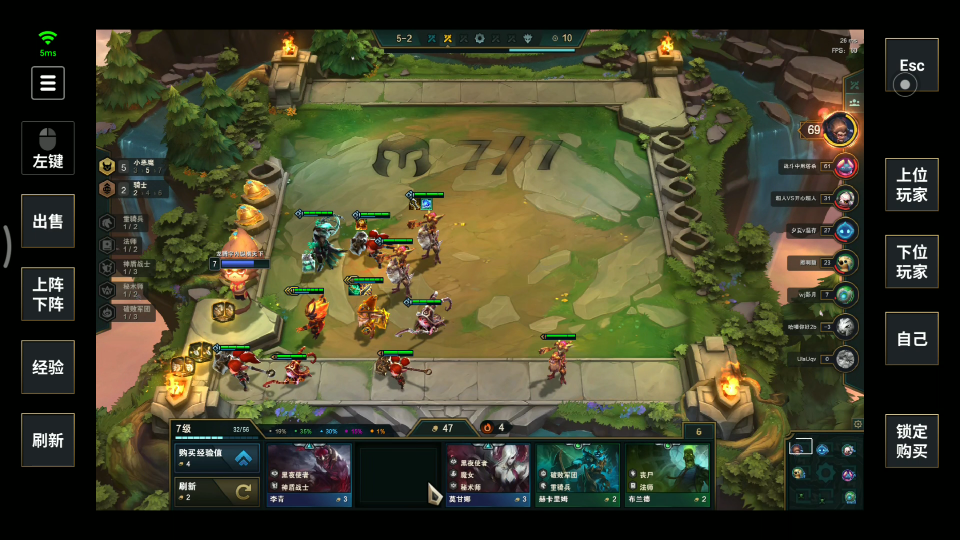Tap the 出售 sell button
The image size is (960, 540).
(x=48, y=221)
